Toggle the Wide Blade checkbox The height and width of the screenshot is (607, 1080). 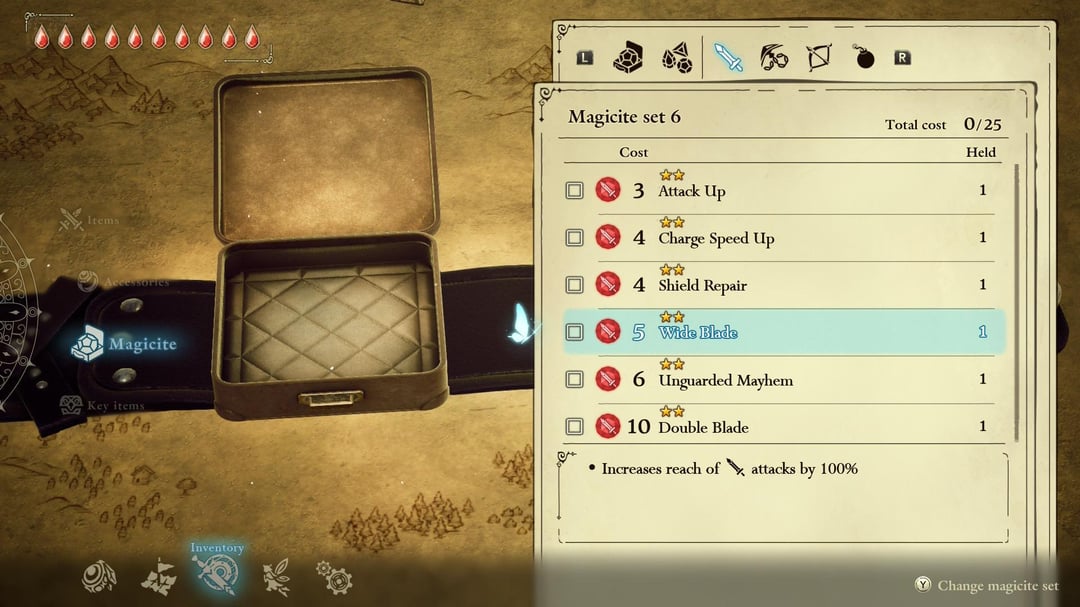tap(574, 332)
